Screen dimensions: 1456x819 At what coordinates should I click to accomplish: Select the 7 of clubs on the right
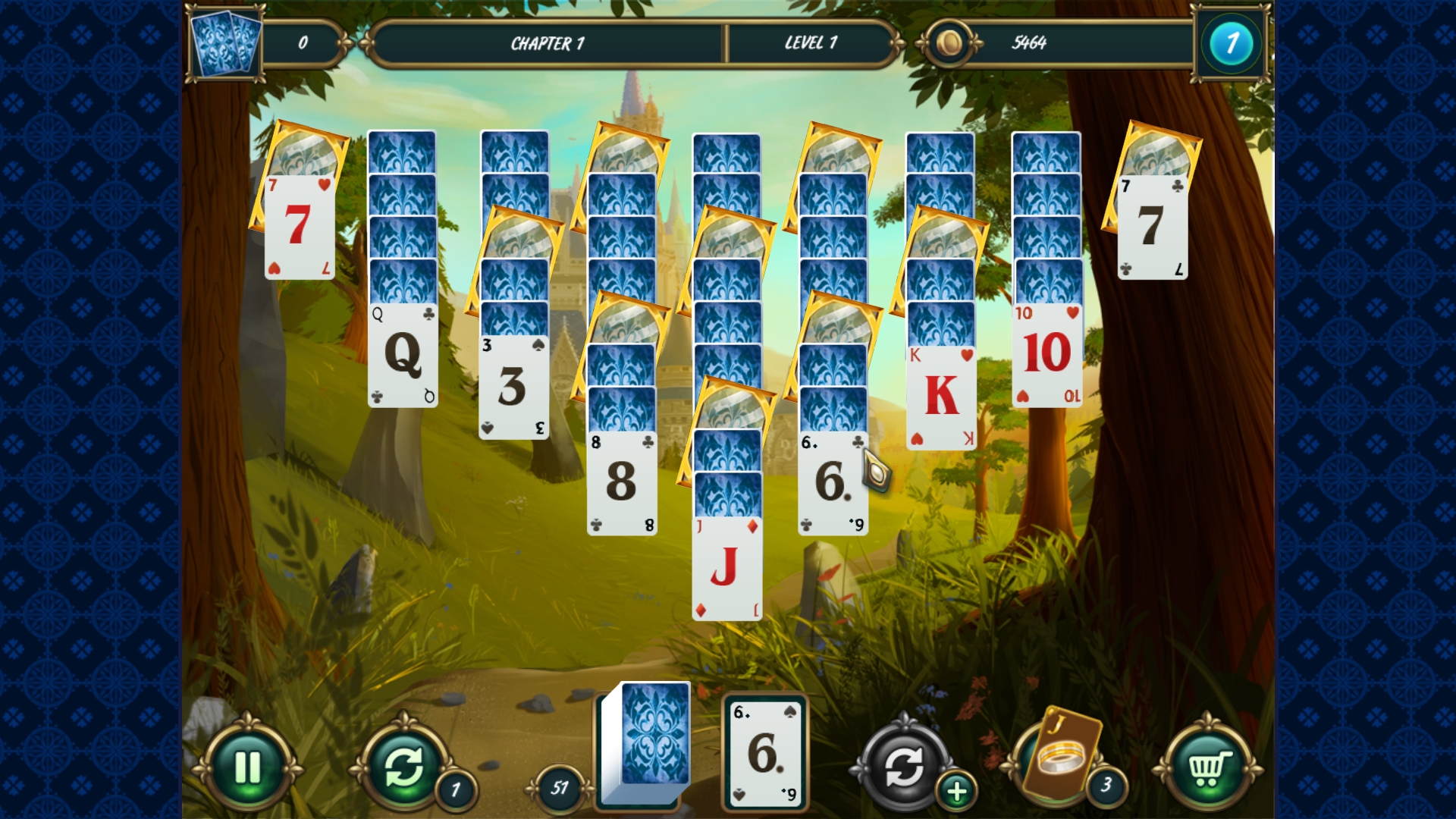click(x=1153, y=227)
